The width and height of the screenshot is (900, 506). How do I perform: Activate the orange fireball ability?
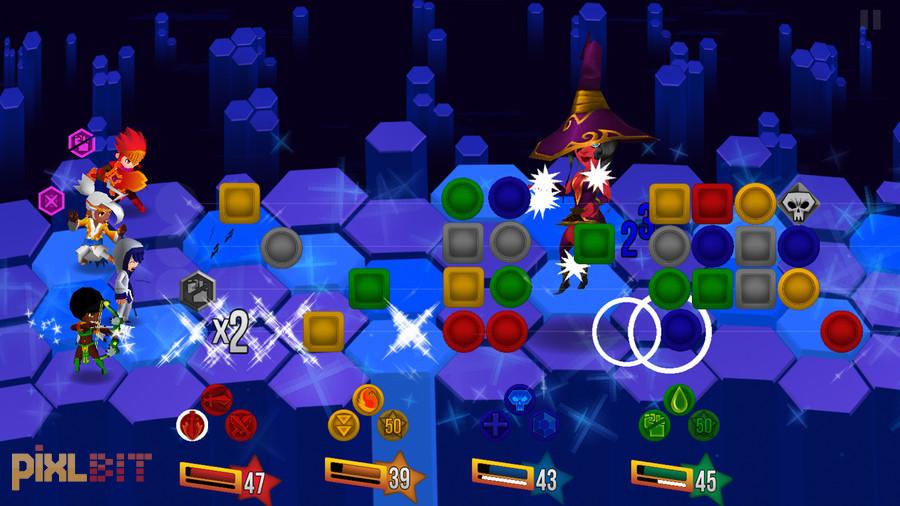(368, 396)
